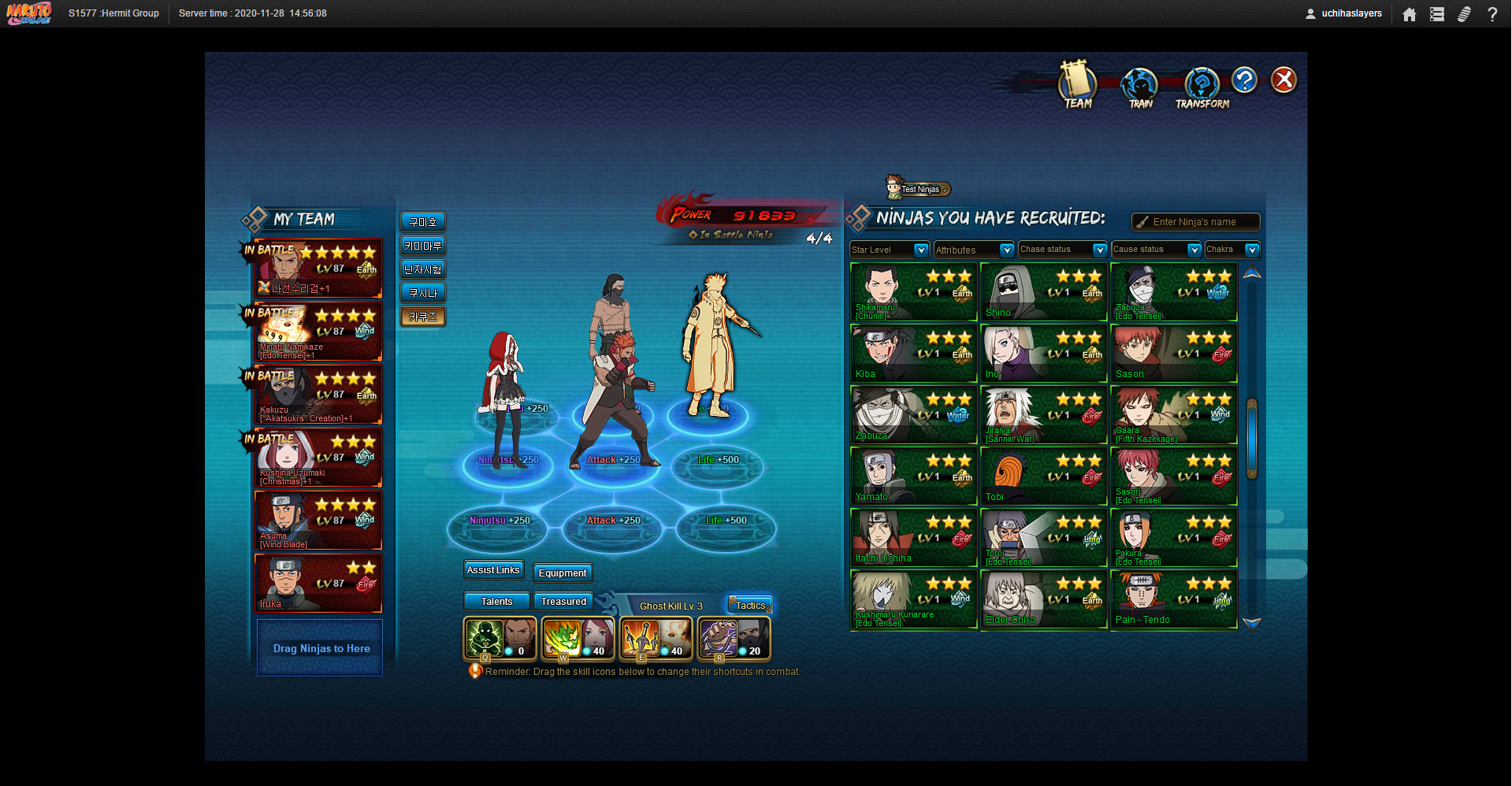Image resolution: width=1512 pixels, height=786 pixels.
Task: Go to the home icon in top bar
Action: [x=1410, y=14]
